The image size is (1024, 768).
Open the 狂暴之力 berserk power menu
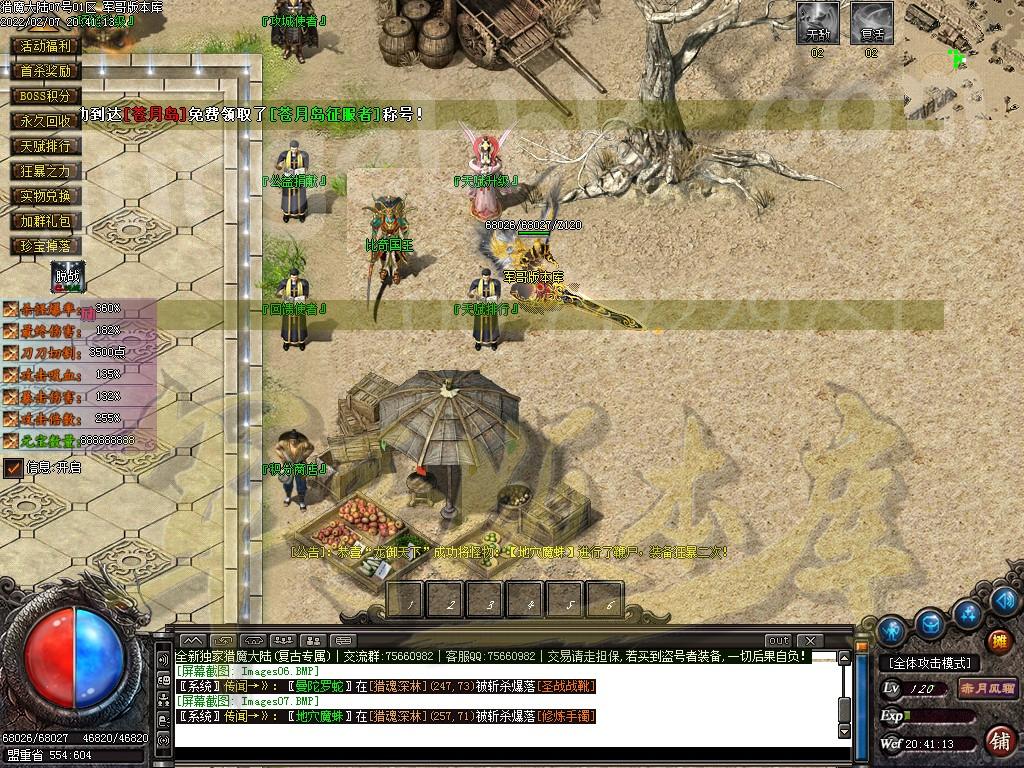point(45,171)
